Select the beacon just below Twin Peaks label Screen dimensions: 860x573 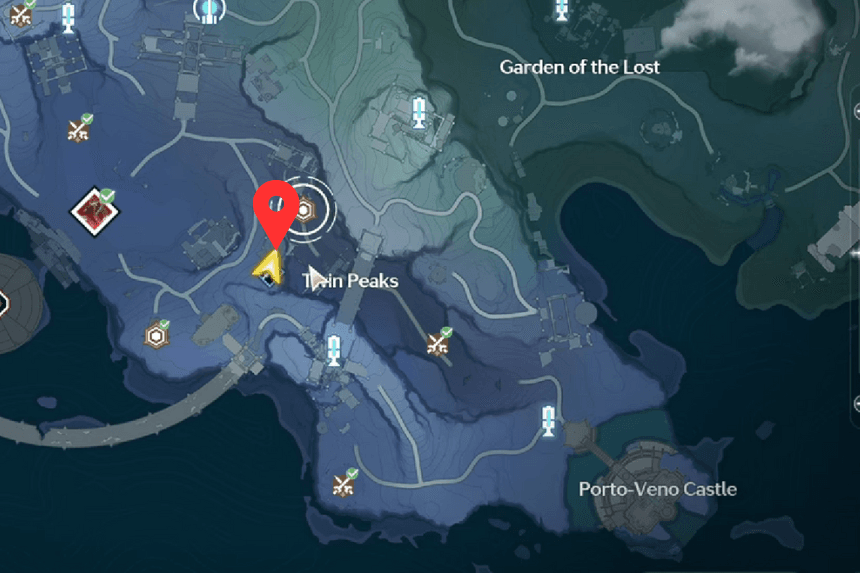click(334, 350)
